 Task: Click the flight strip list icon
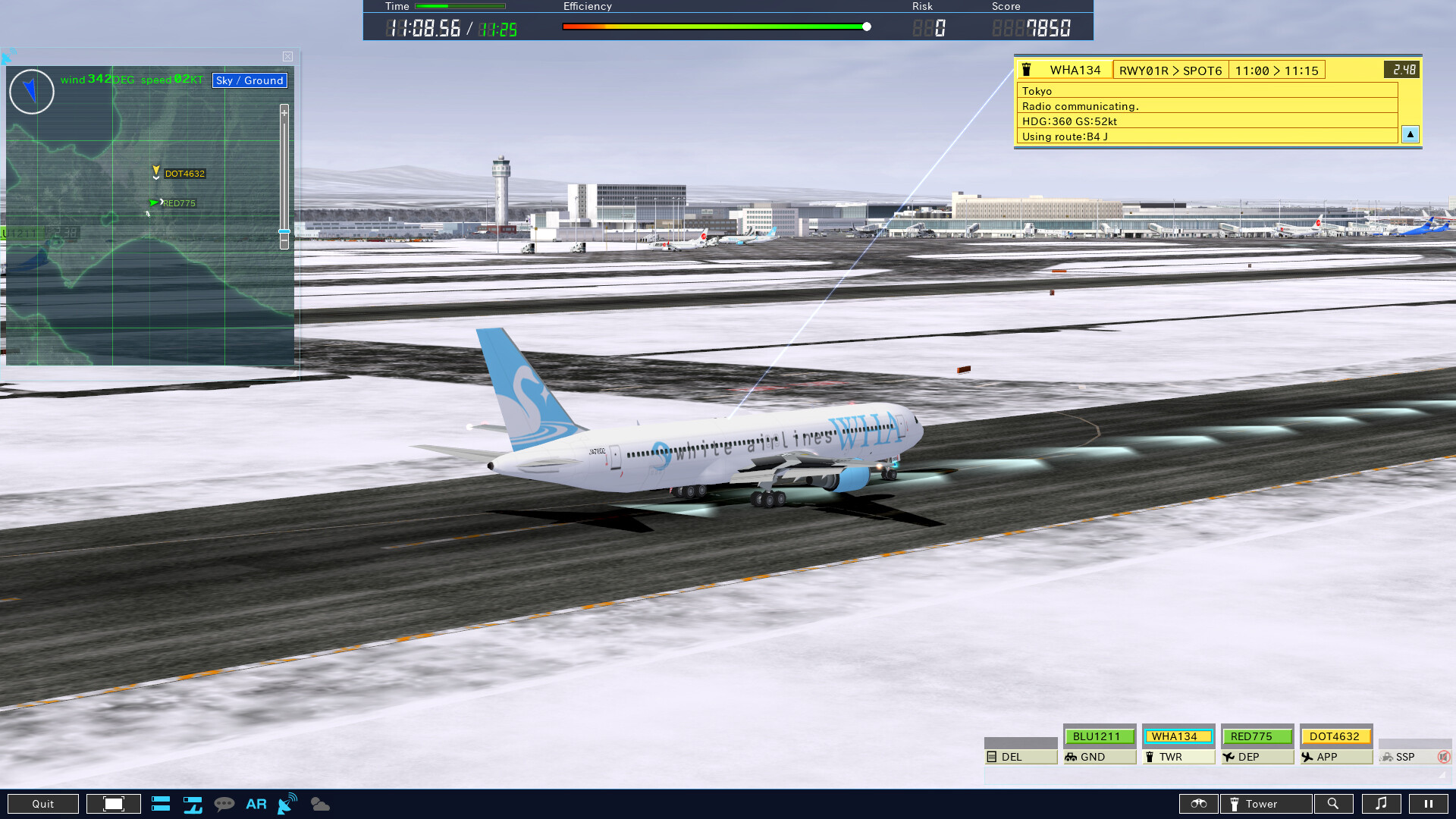pos(161,803)
